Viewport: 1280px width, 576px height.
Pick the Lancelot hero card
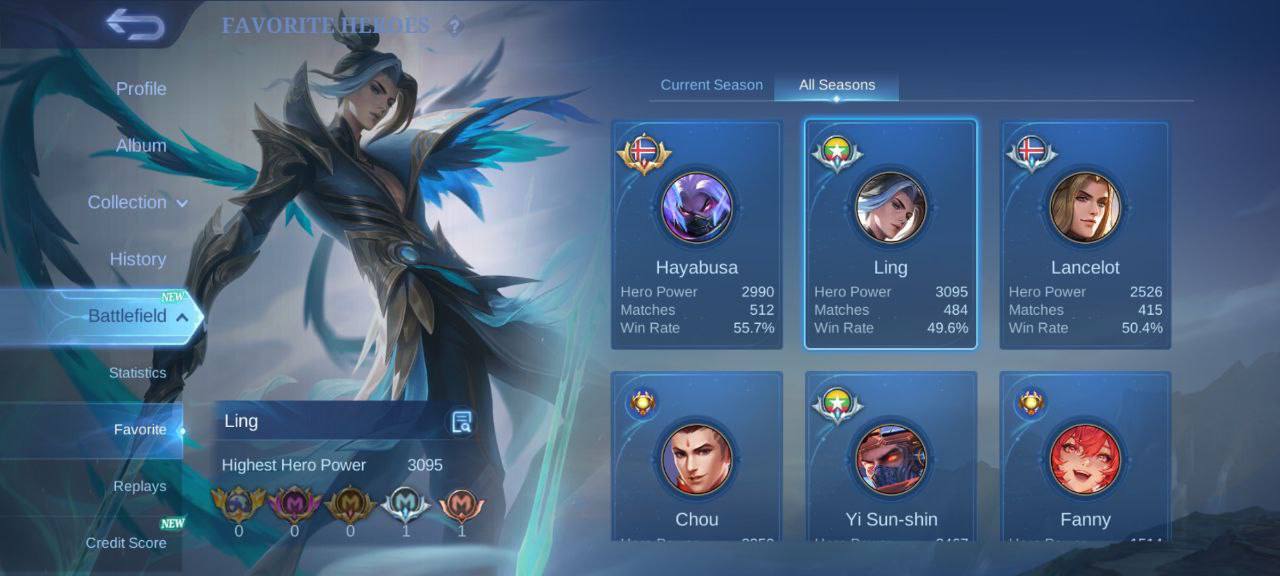click(x=1085, y=235)
